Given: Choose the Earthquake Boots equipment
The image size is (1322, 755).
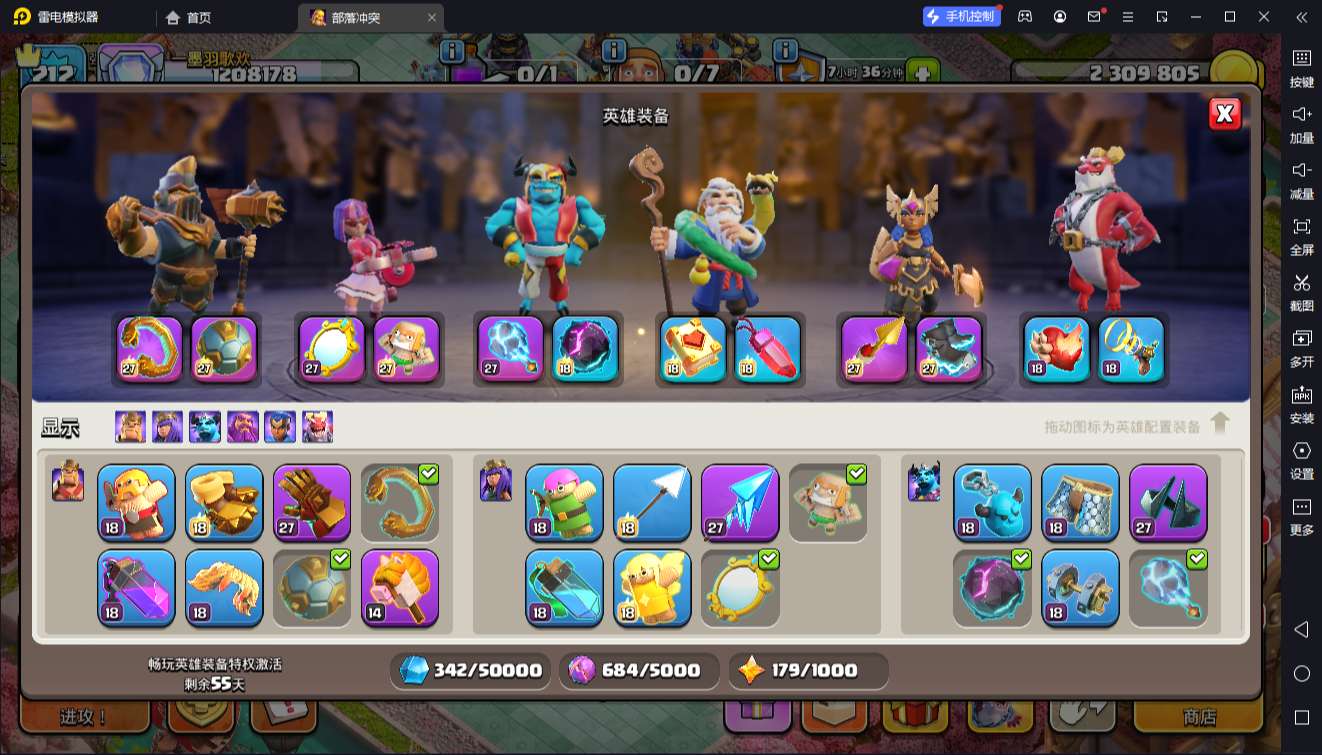Looking at the screenshot, I should (x=224, y=502).
